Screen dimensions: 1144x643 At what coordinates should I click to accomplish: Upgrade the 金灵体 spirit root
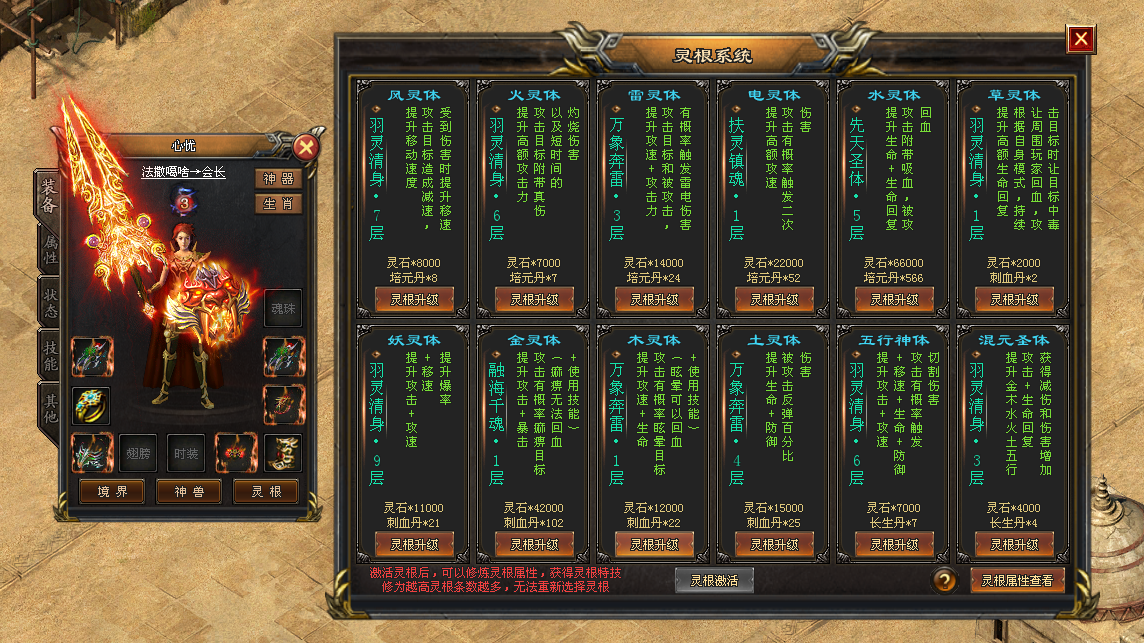tap(534, 544)
